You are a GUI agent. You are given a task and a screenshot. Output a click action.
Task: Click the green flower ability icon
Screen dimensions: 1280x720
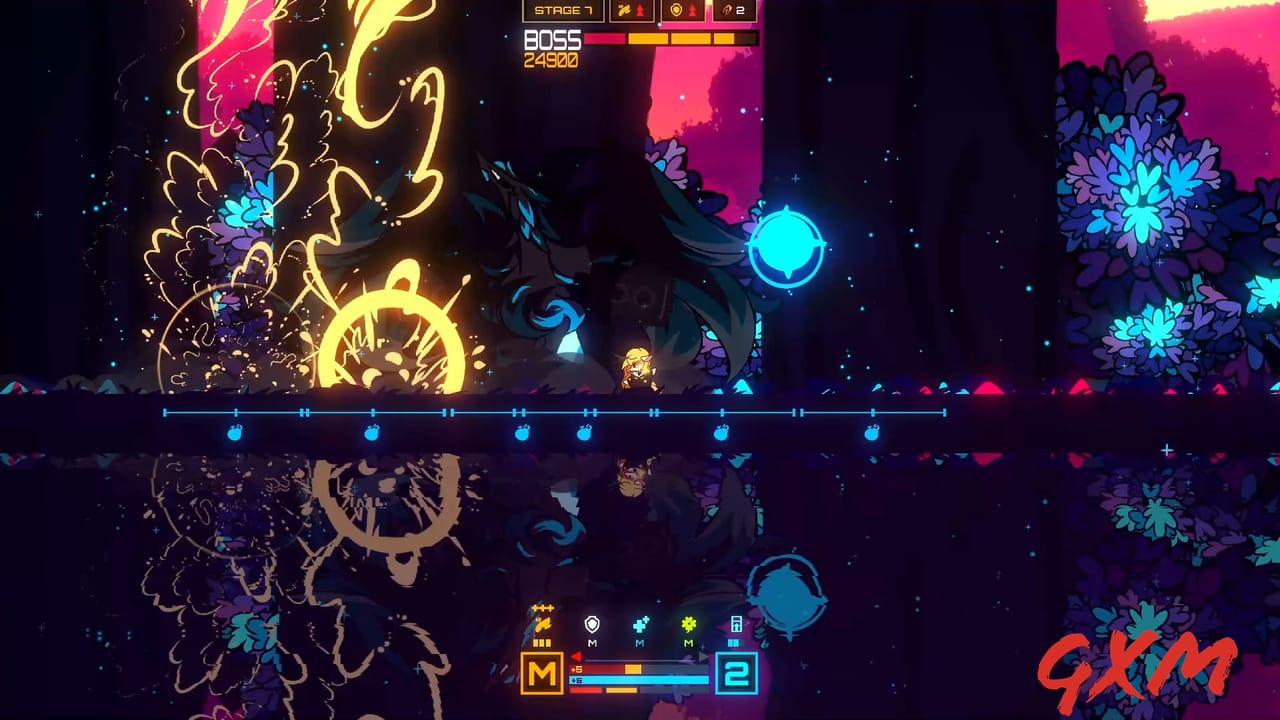[689, 622]
